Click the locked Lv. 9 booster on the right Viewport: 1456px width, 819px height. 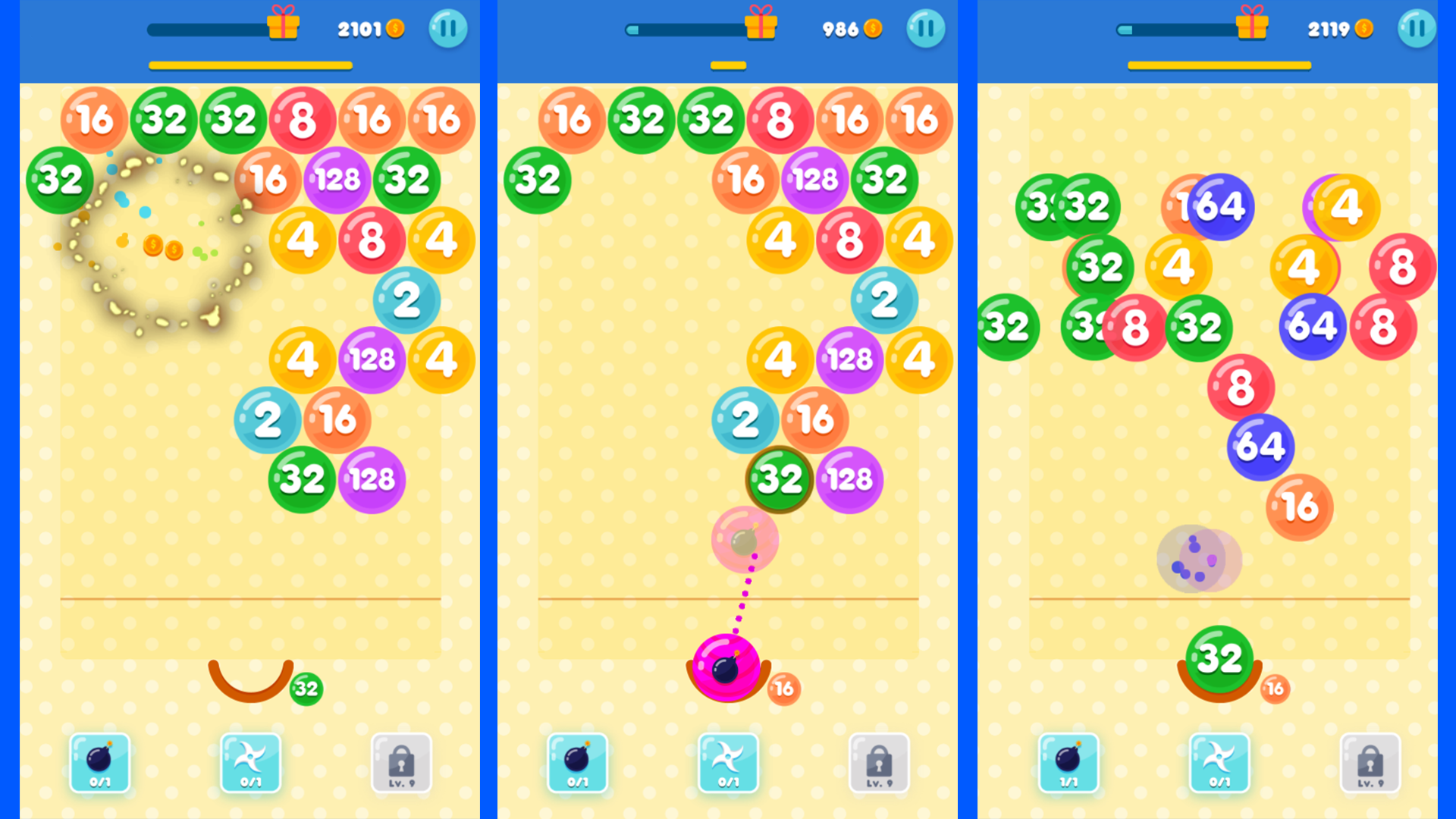1369,764
